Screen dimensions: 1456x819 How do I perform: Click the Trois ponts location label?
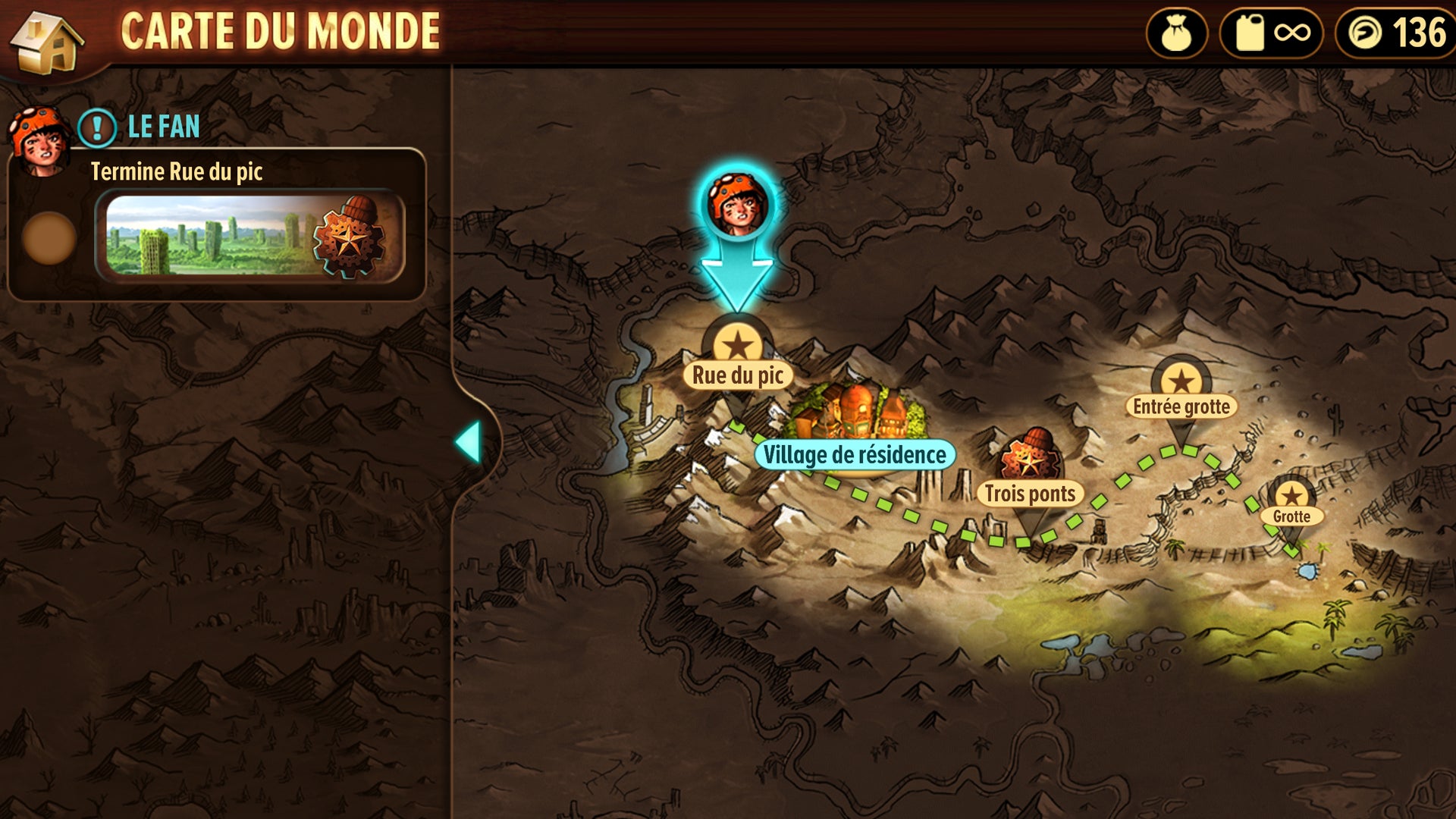point(1030,494)
